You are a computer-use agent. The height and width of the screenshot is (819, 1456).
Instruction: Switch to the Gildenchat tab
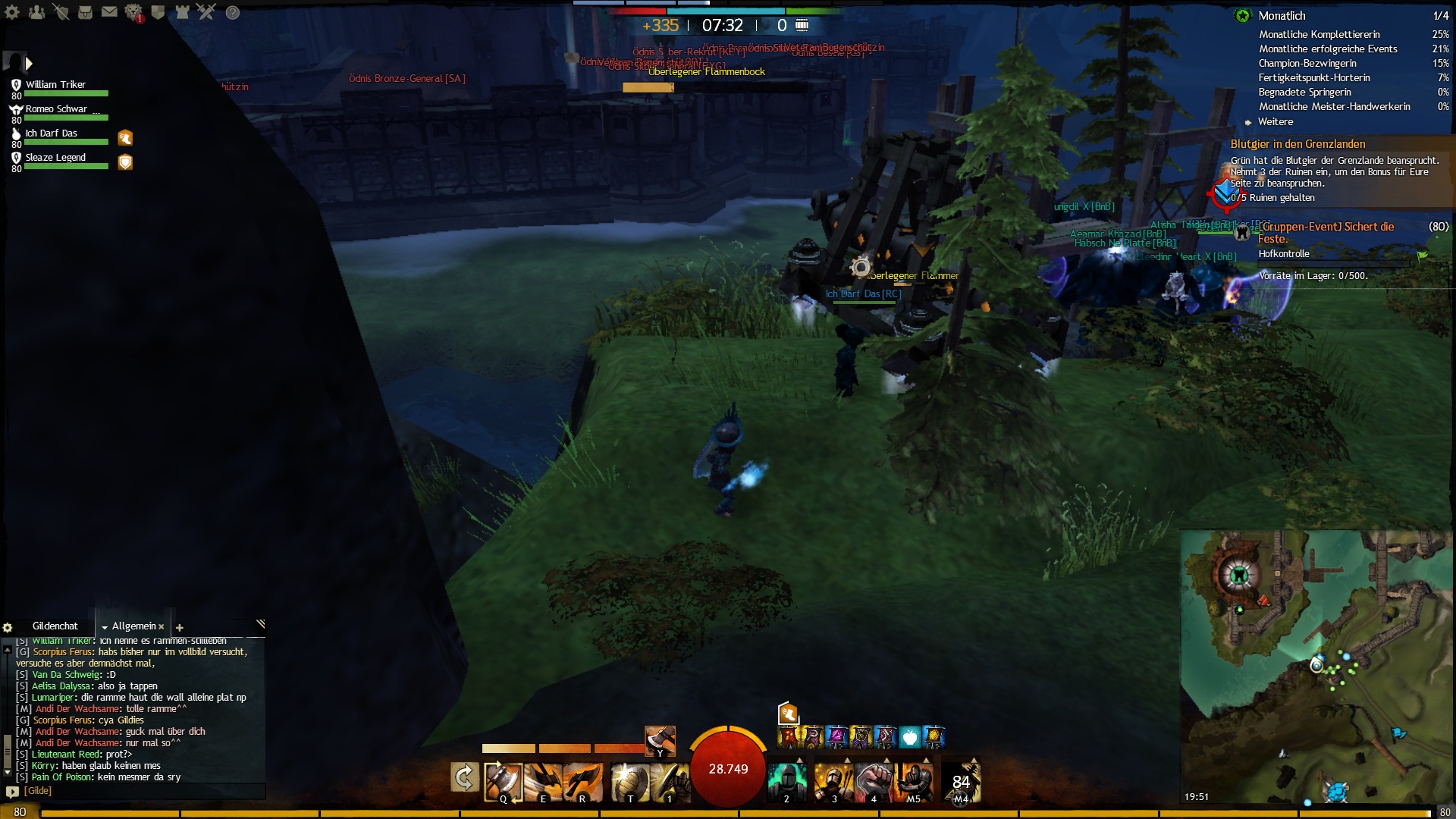tap(55, 626)
